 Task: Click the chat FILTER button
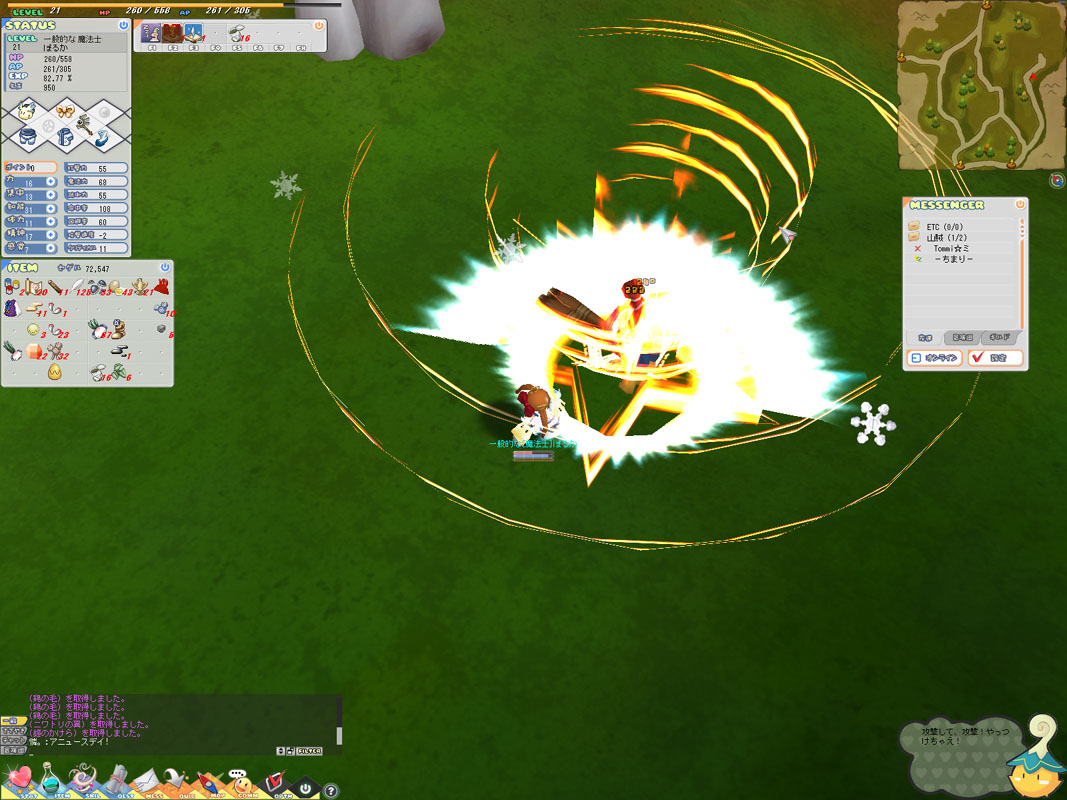coord(310,750)
